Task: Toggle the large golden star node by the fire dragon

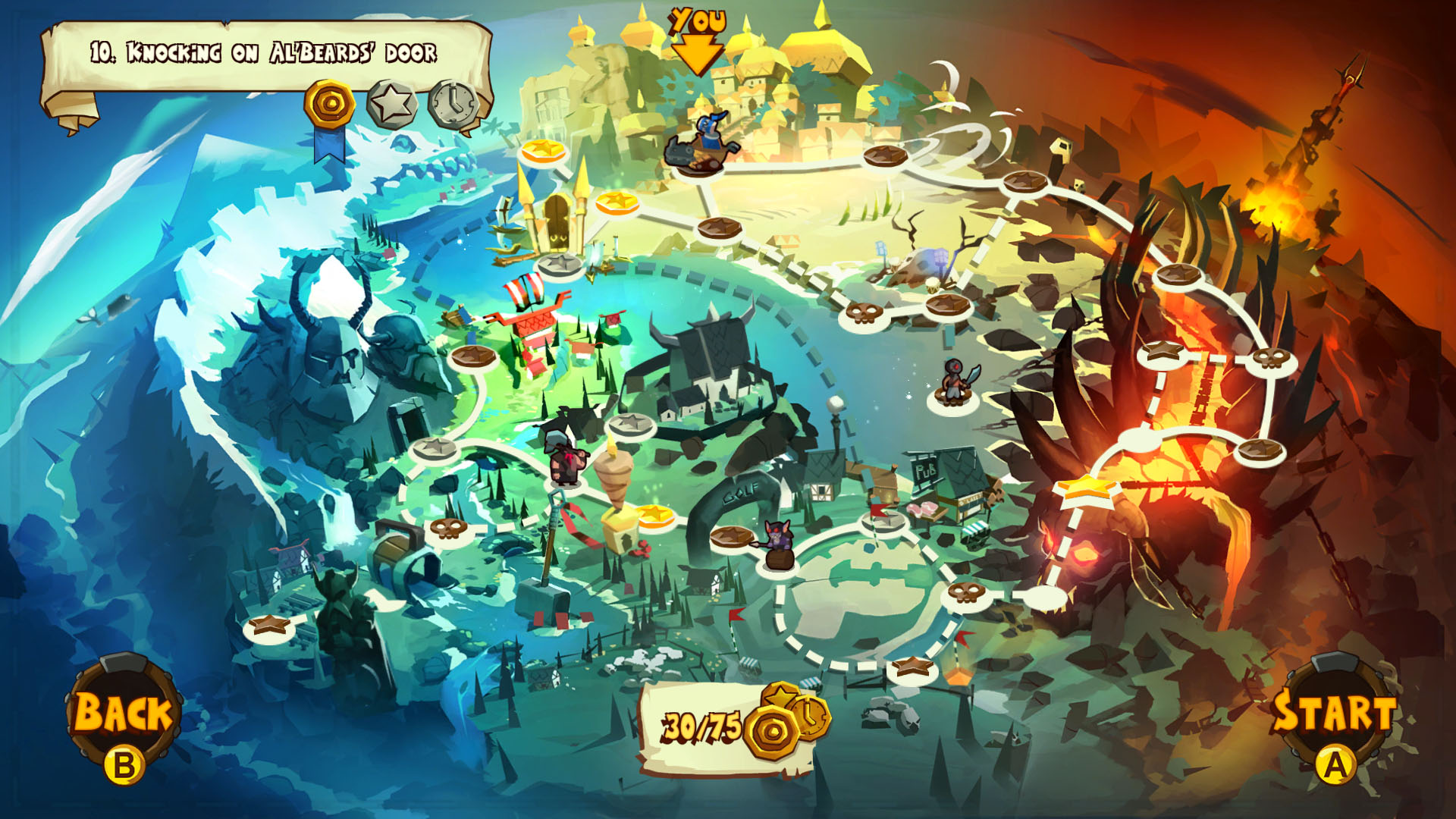Action: 1088,491
